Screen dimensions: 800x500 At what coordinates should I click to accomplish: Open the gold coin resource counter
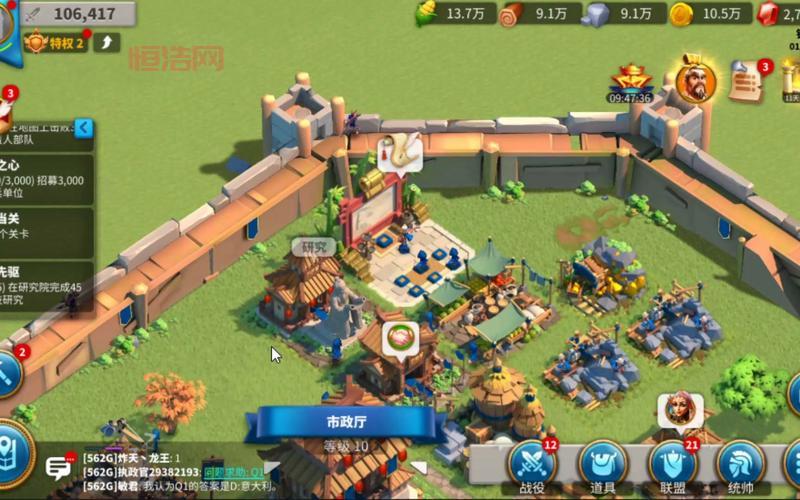(709, 13)
